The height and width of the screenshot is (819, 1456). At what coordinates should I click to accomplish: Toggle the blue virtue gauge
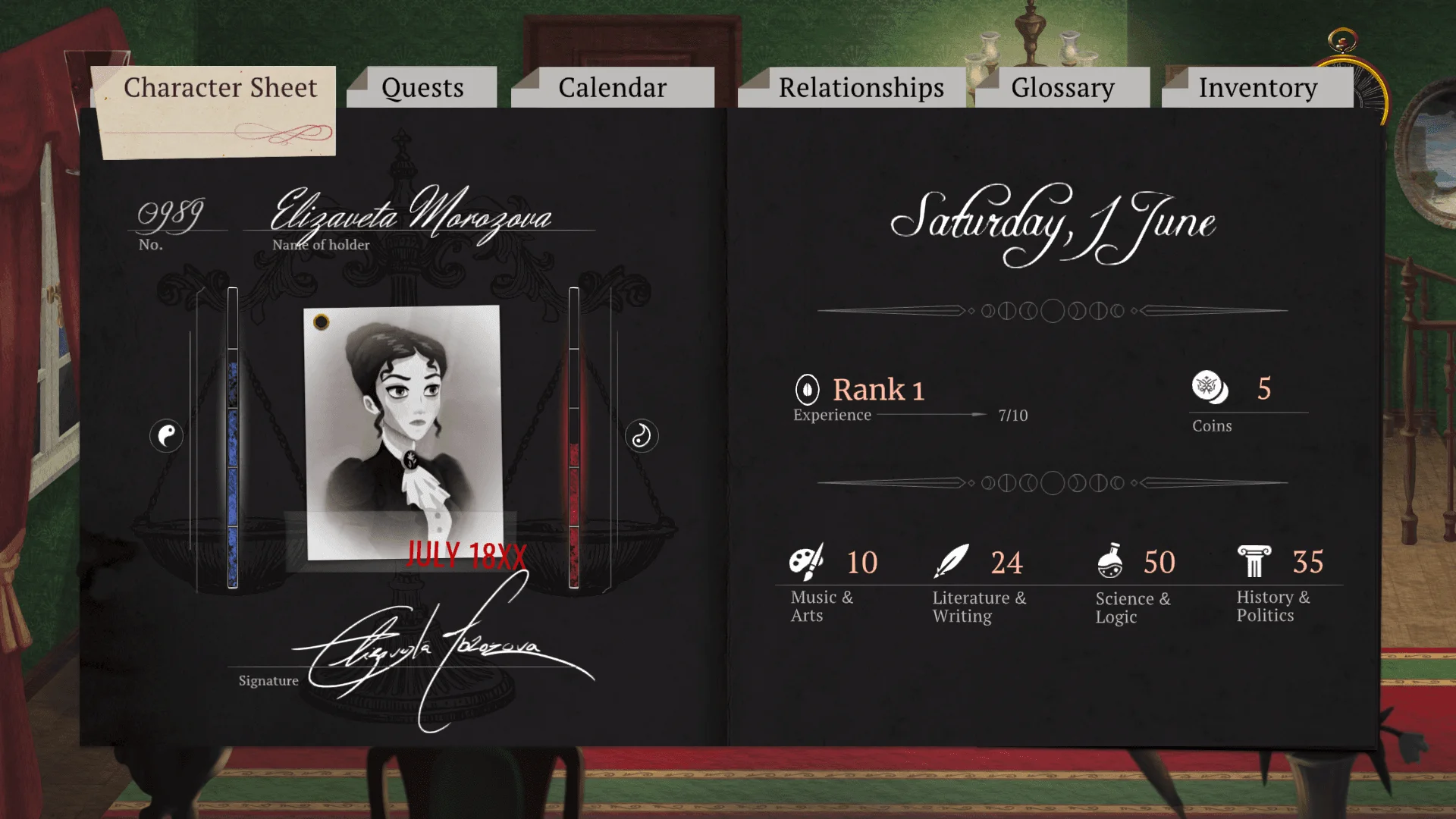click(x=233, y=436)
